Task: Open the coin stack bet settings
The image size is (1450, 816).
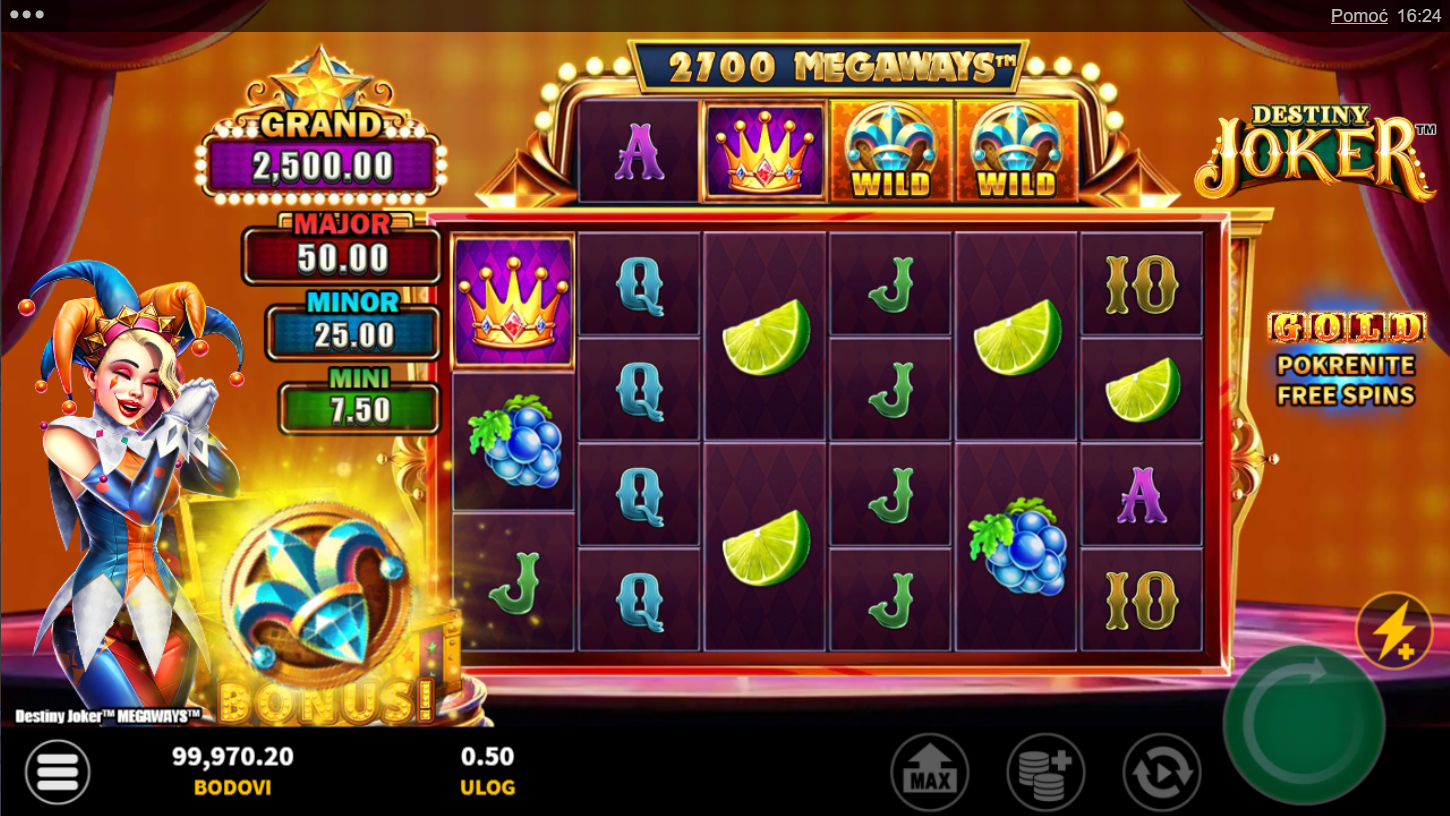Action: [1045, 772]
